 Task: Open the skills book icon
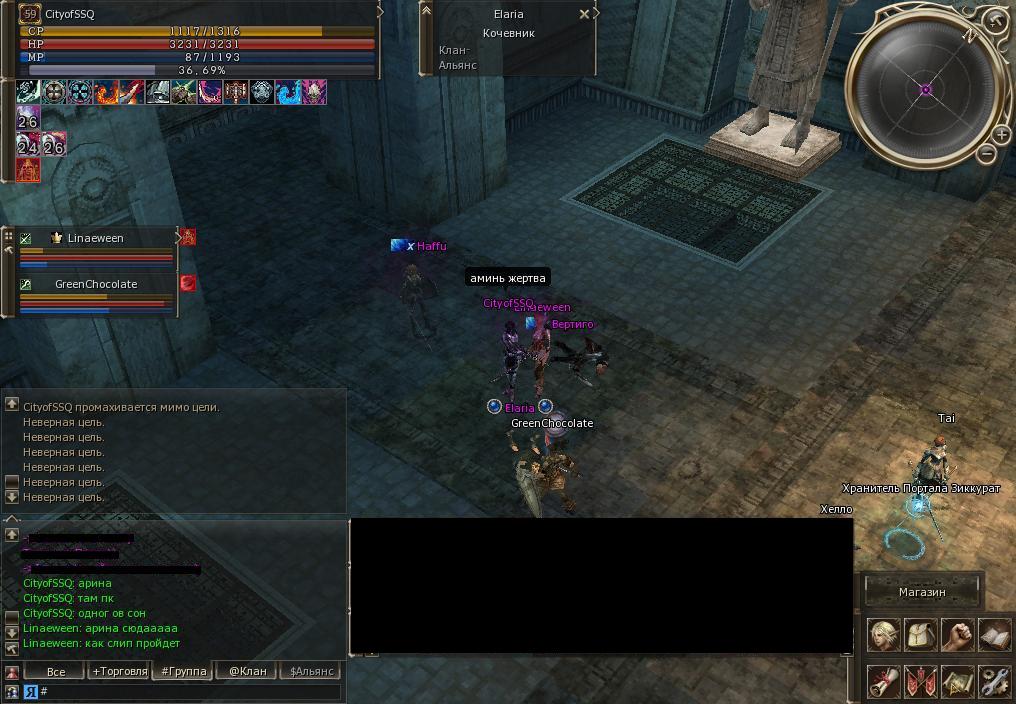pos(994,635)
